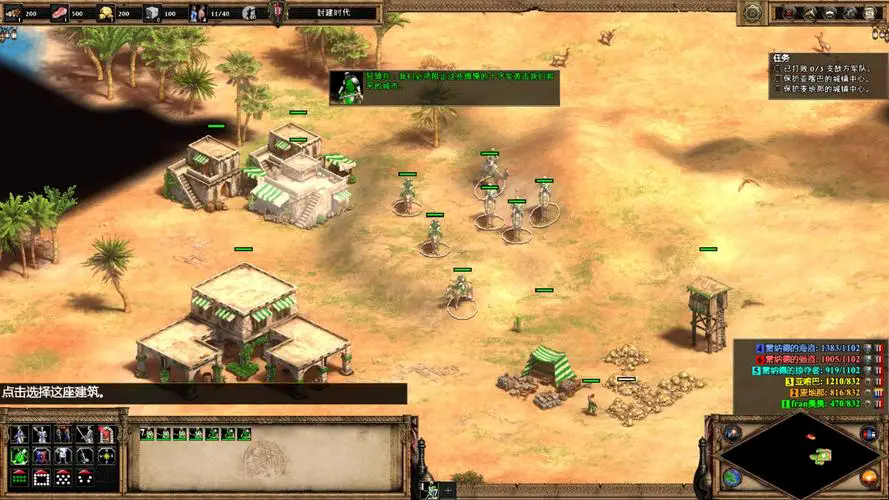Click the globe button beside the minimap

click(x=732, y=478)
